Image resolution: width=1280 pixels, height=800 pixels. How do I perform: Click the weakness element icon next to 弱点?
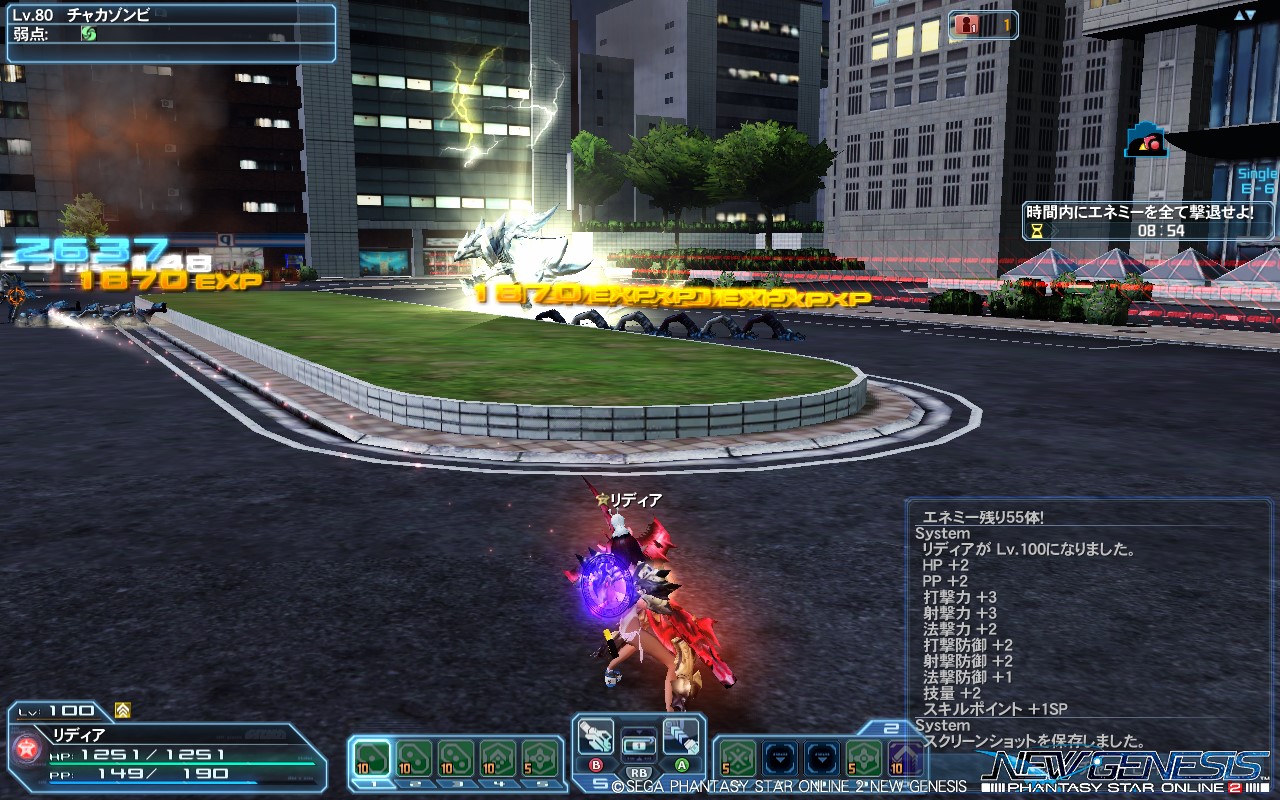[x=89, y=34]
